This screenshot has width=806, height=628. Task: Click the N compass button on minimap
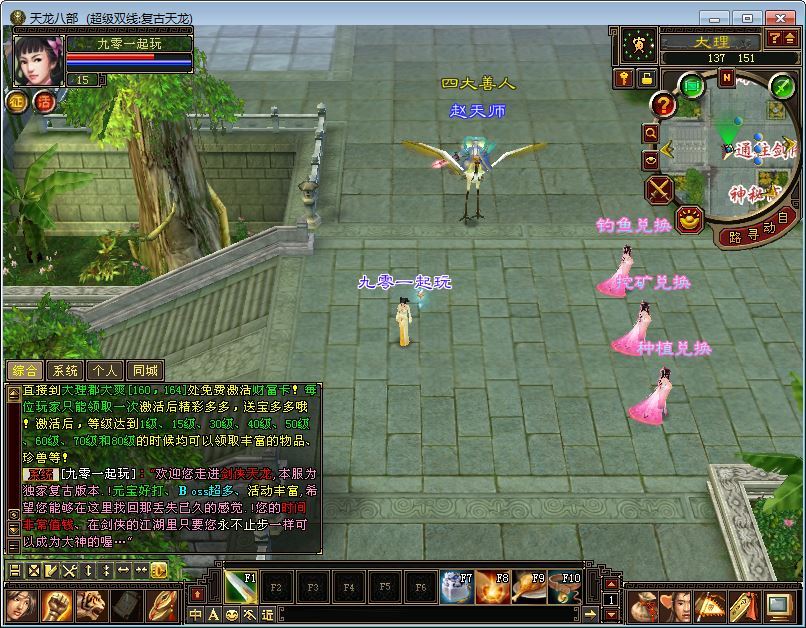click(727, 78)
